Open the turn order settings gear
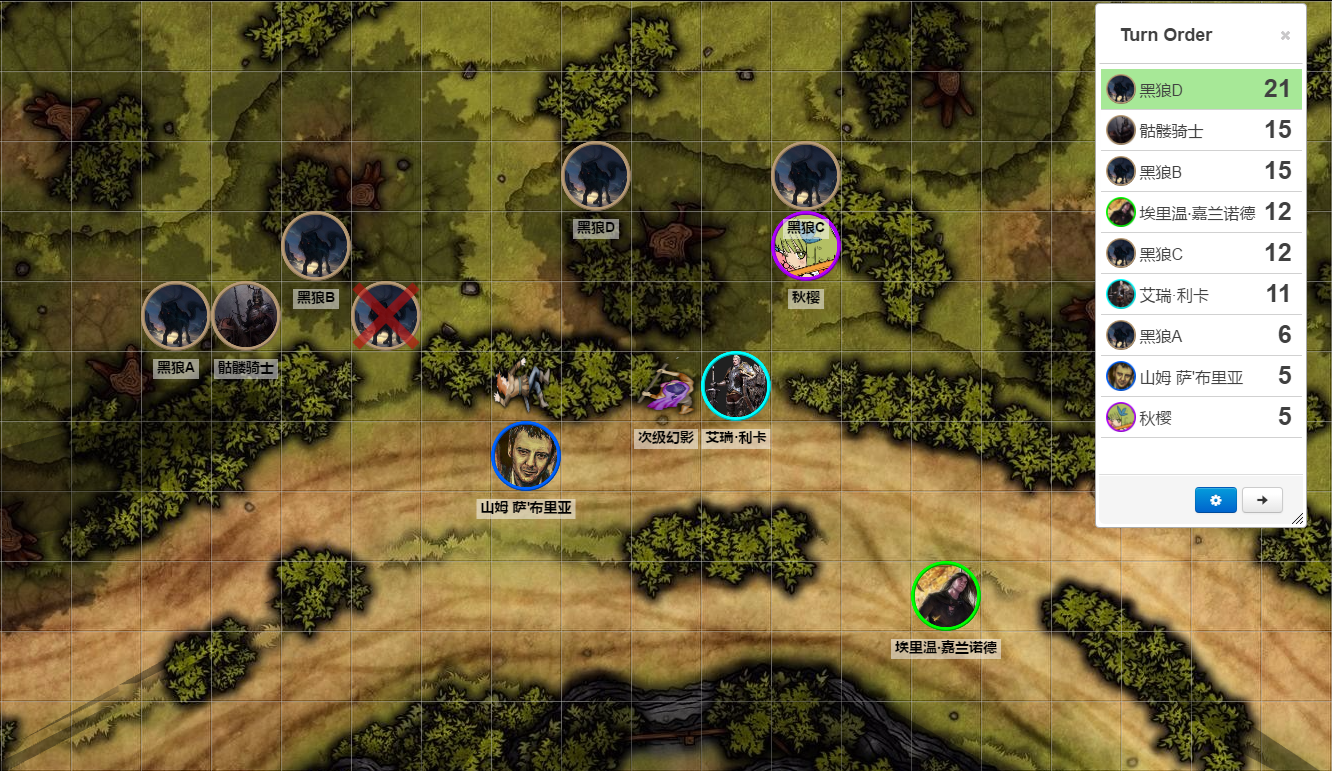The image size is (1332, 771). click(1215, 500)
